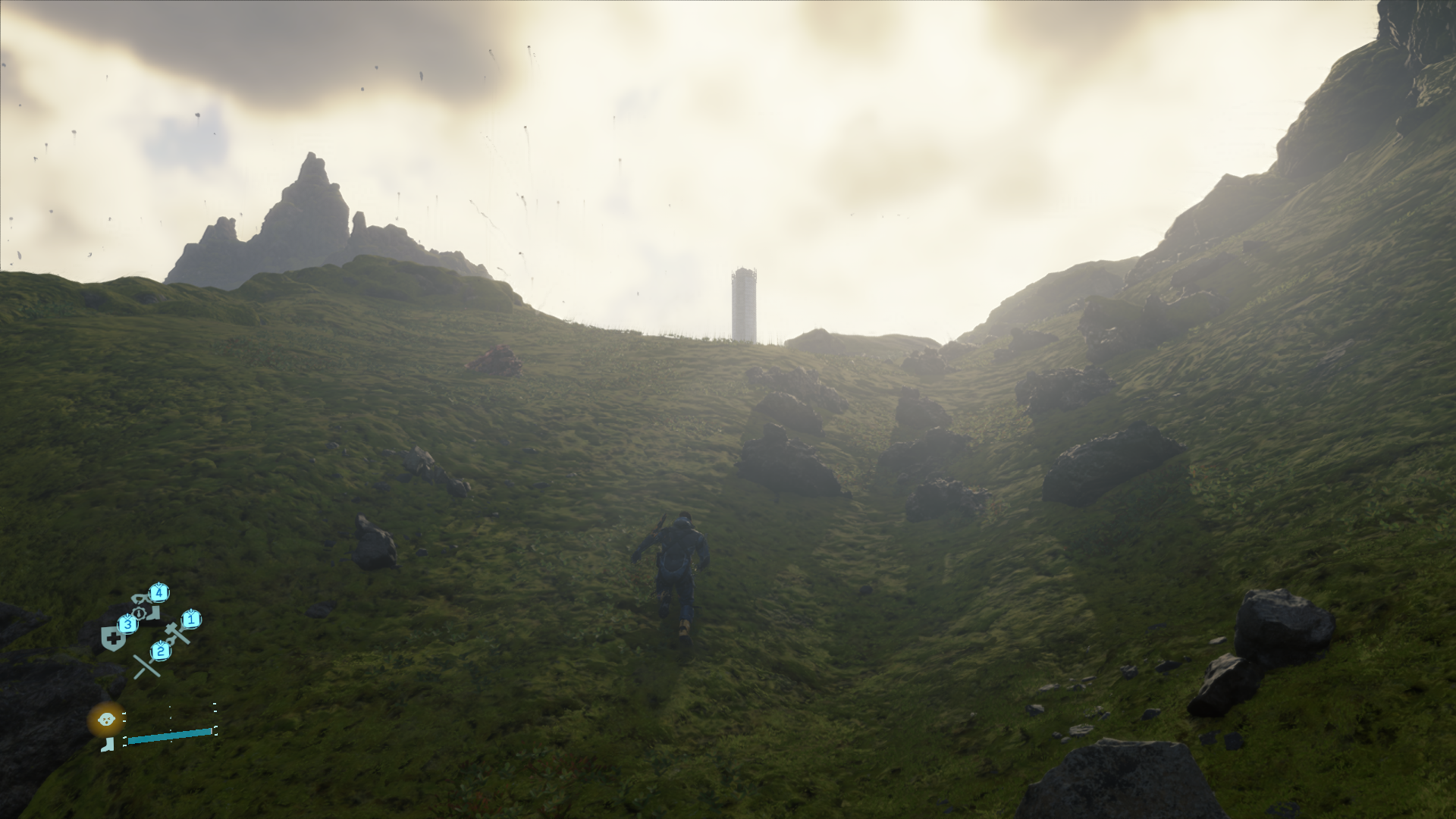Select the cargo item numbered 4

(x=158, y=592)
